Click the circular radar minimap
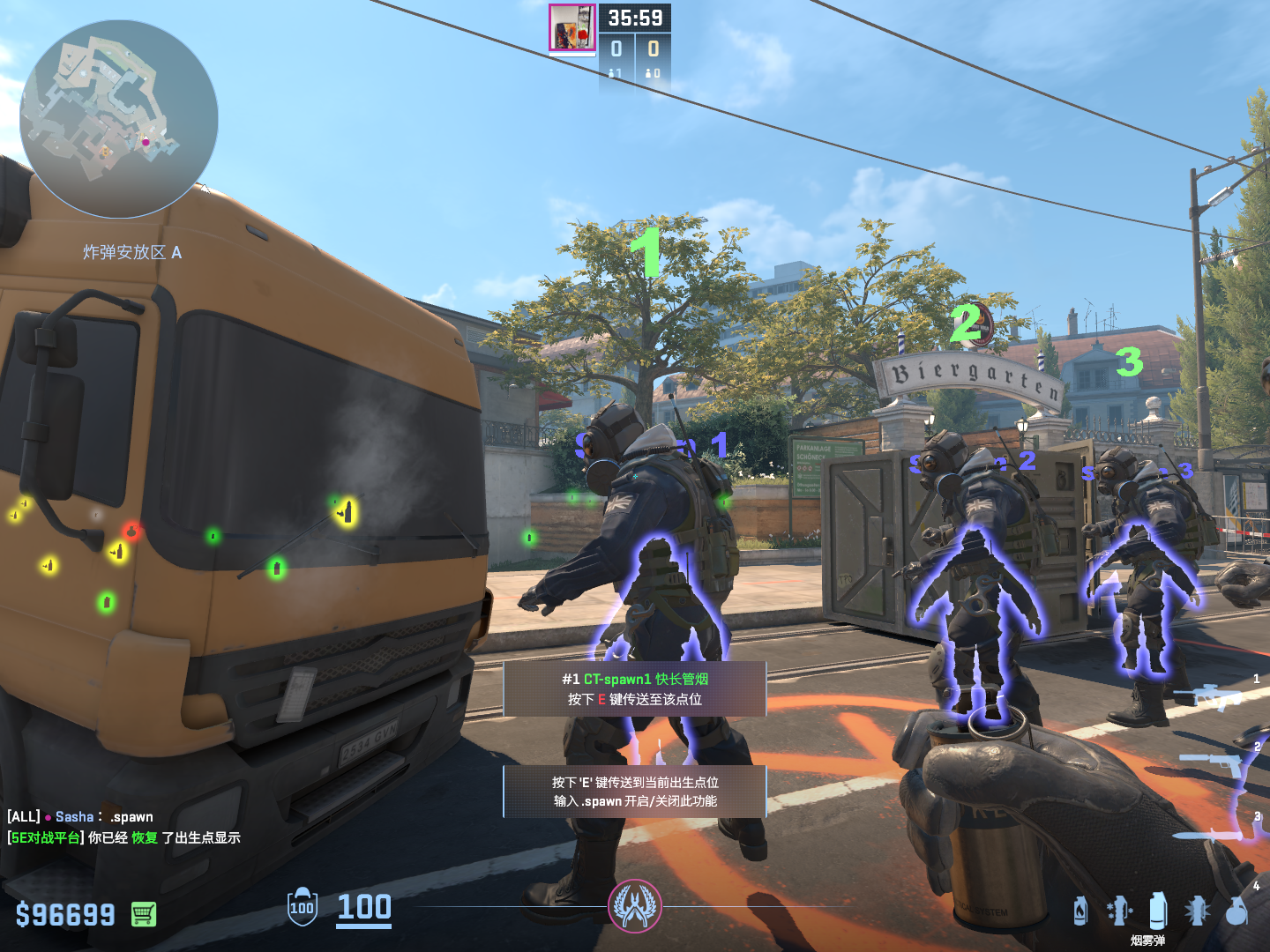The width and height of the screenshot is (1270, 952). [119, 119]
